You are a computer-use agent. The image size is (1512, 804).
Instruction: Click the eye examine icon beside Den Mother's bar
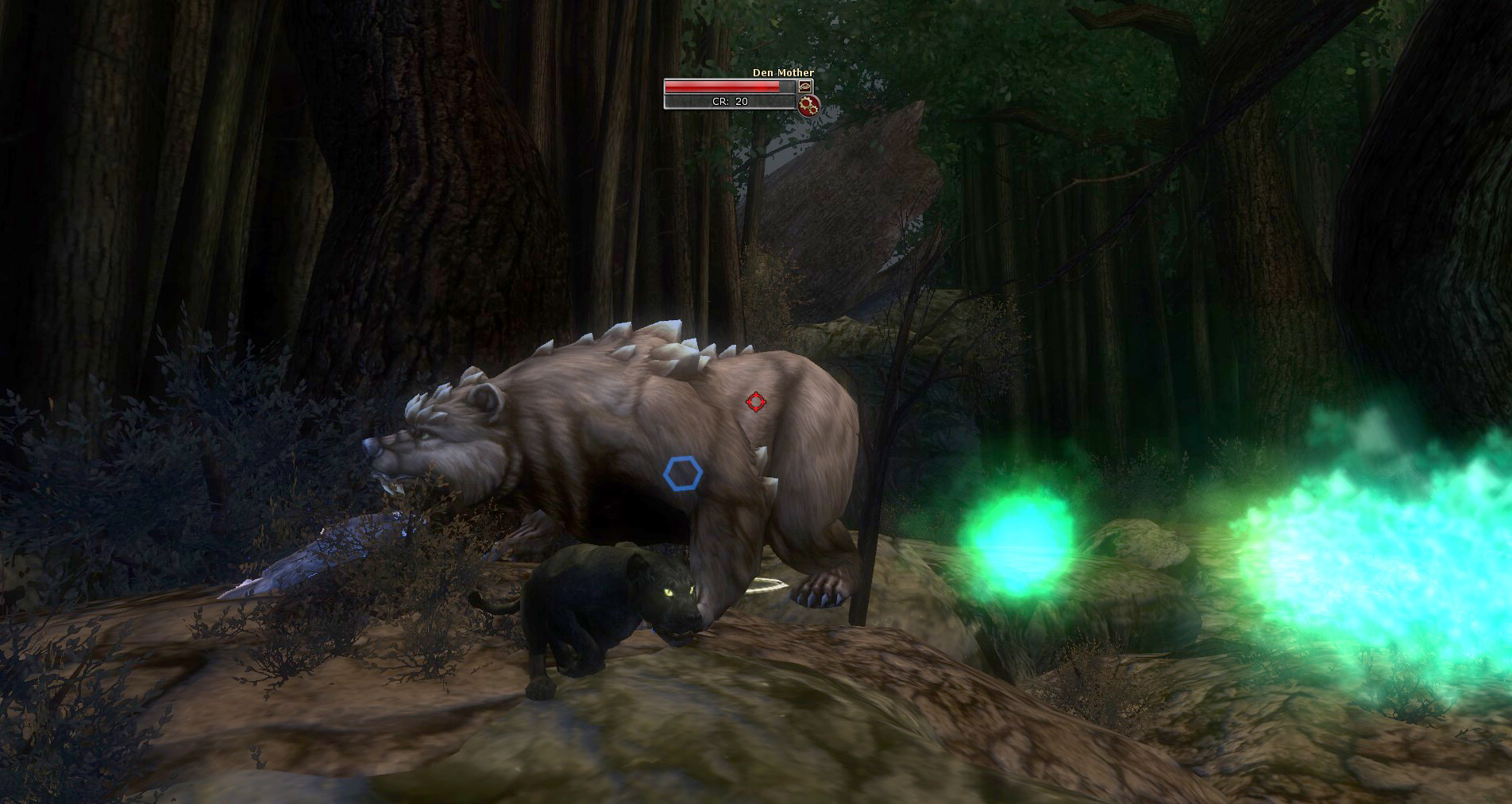pyautogui.click(x=805, y=86)
